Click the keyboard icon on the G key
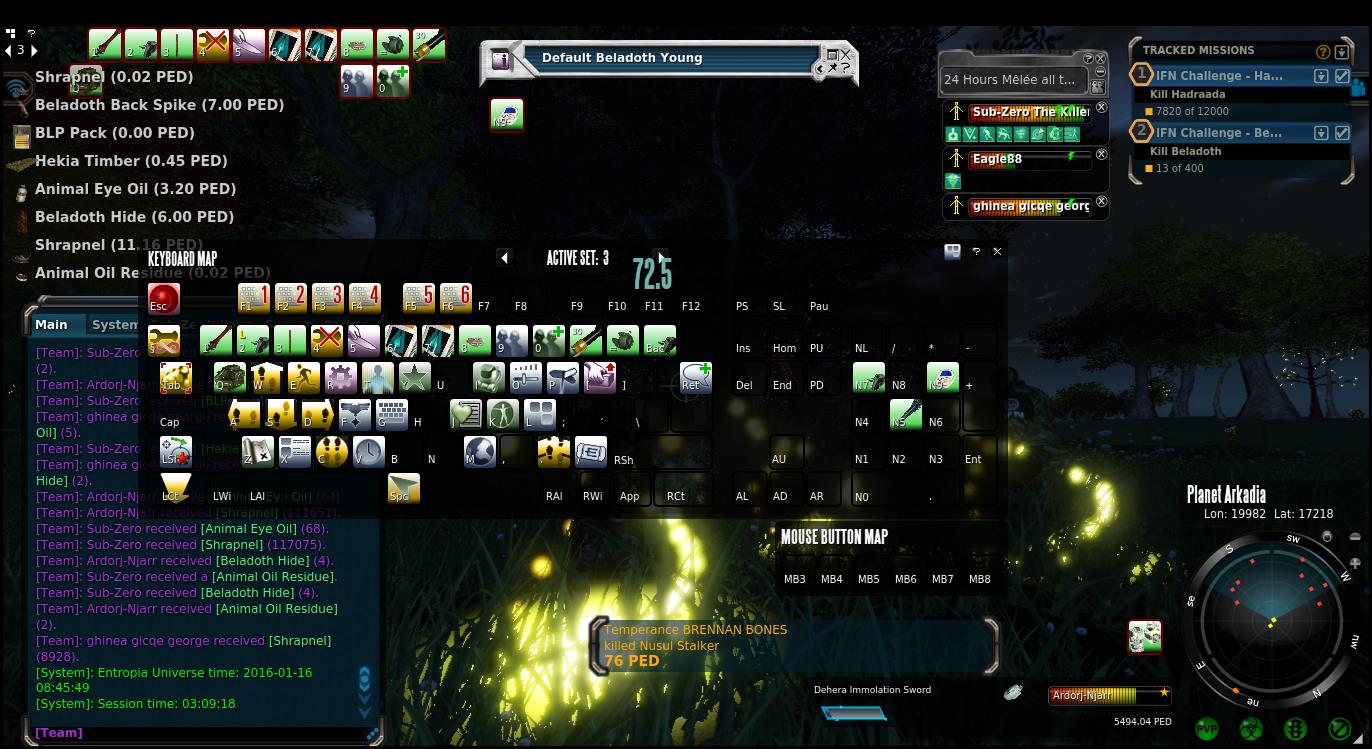 [x=391, y=415]
